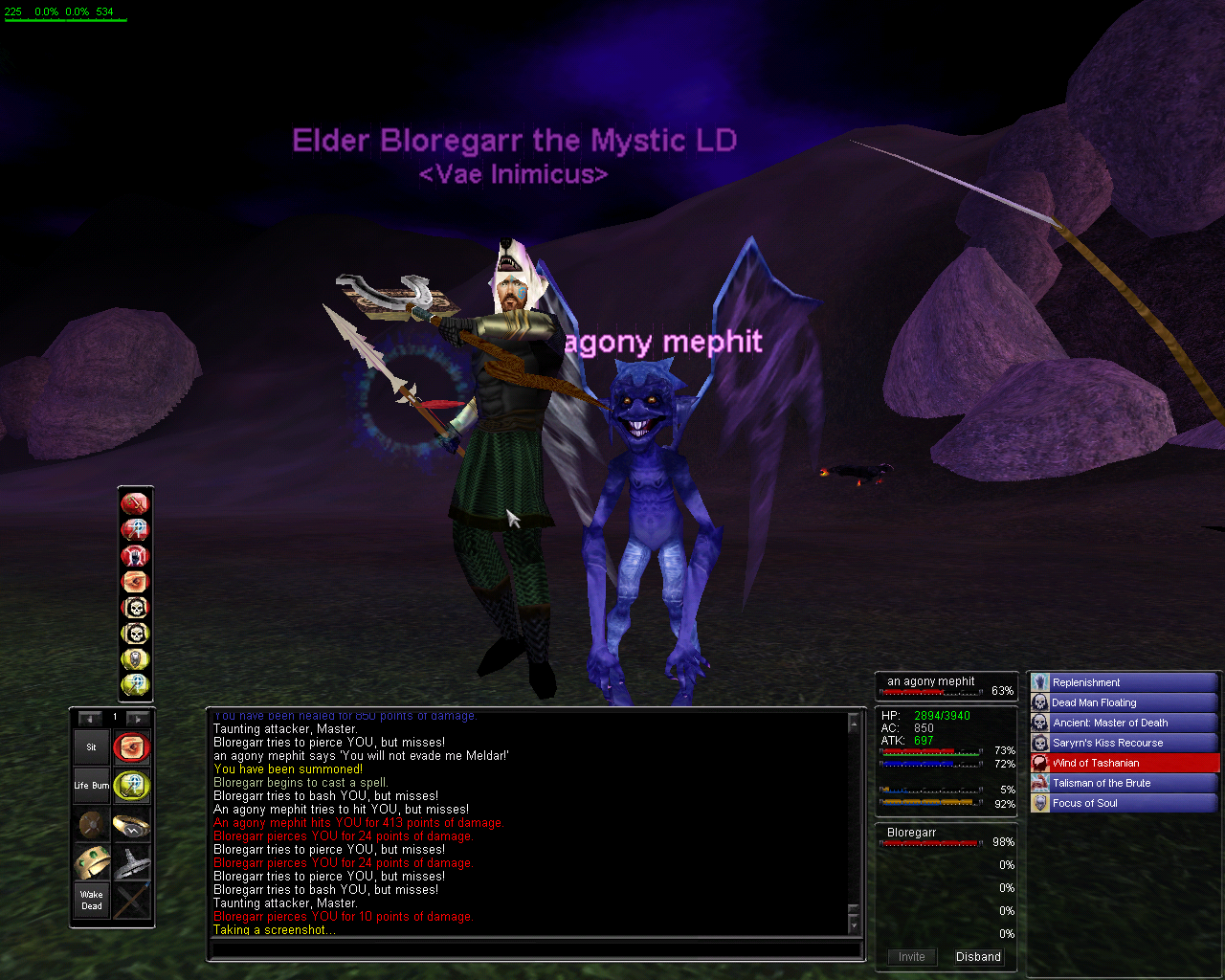Screen dimensions: 1225x980
Task: Go to the next hotbar page
Action: pos(138,718)
